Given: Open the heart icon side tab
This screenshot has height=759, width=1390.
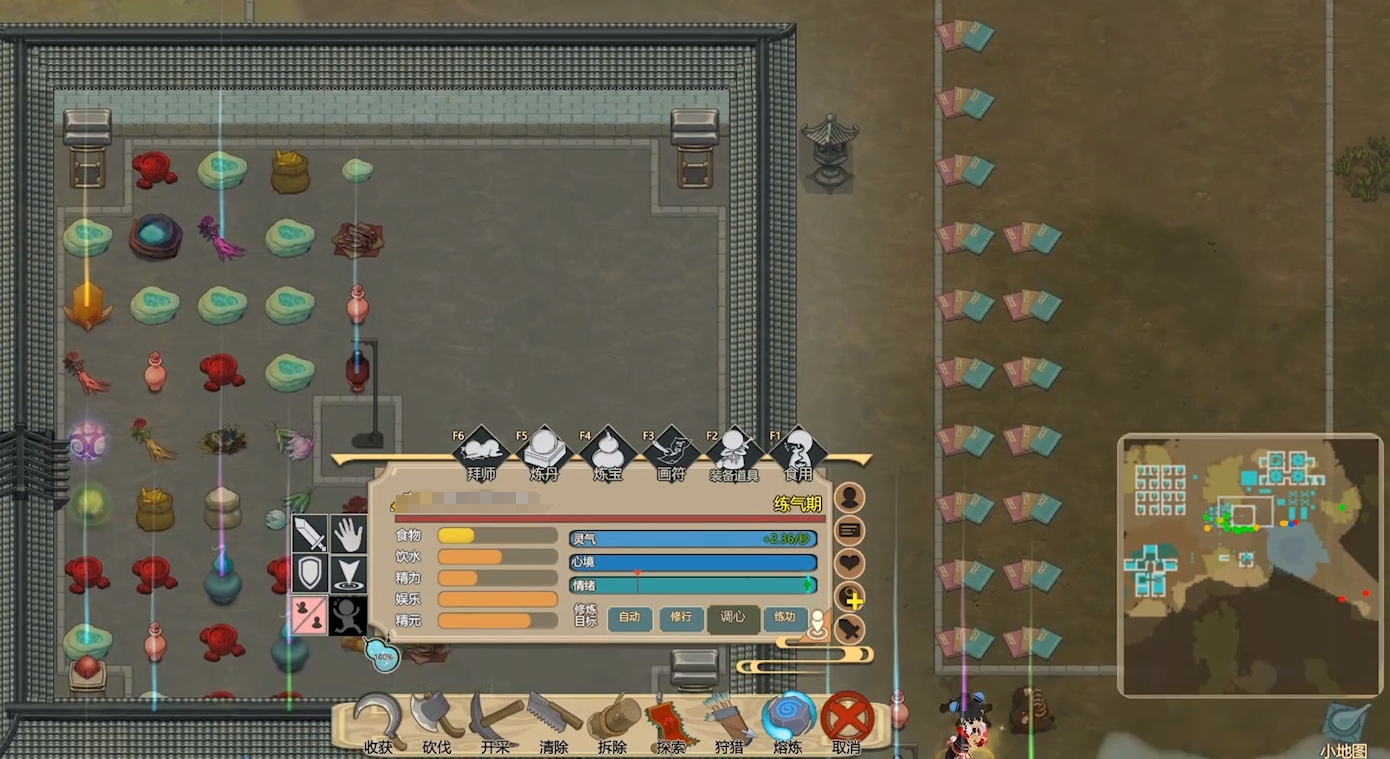Looking at the screenshot, I should point(849,564).
